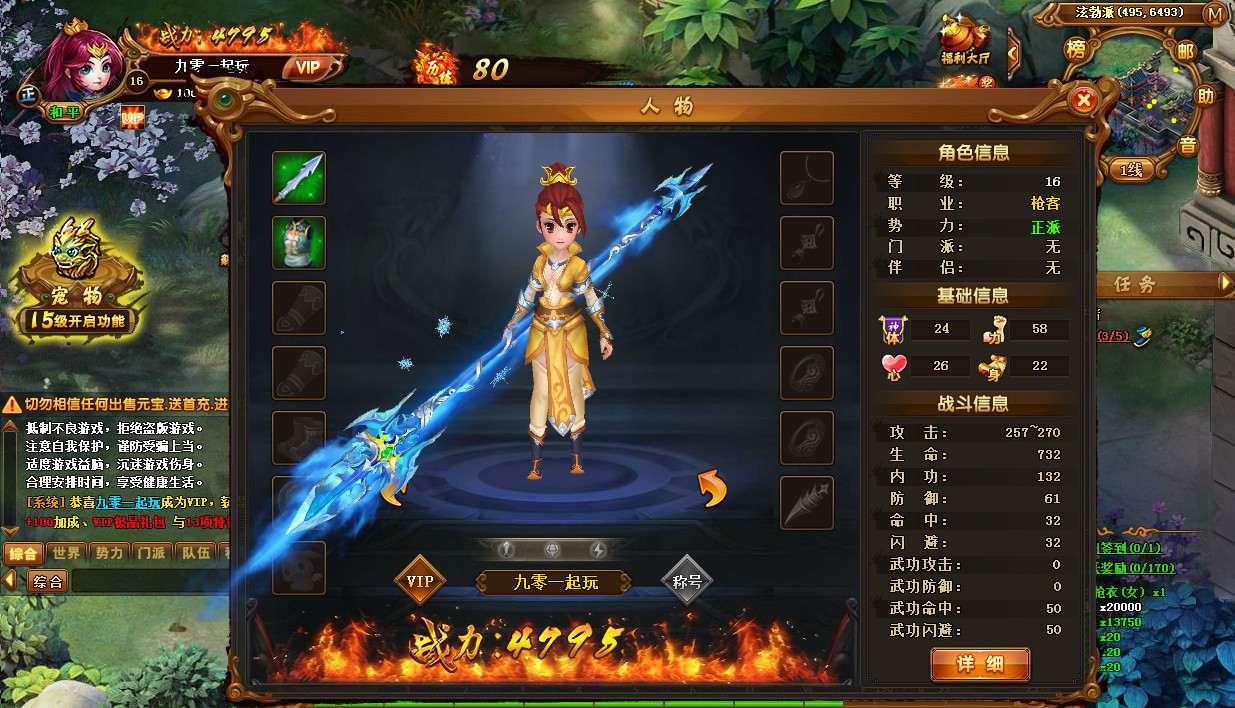Close the 人物 character window

[1083, 100]
